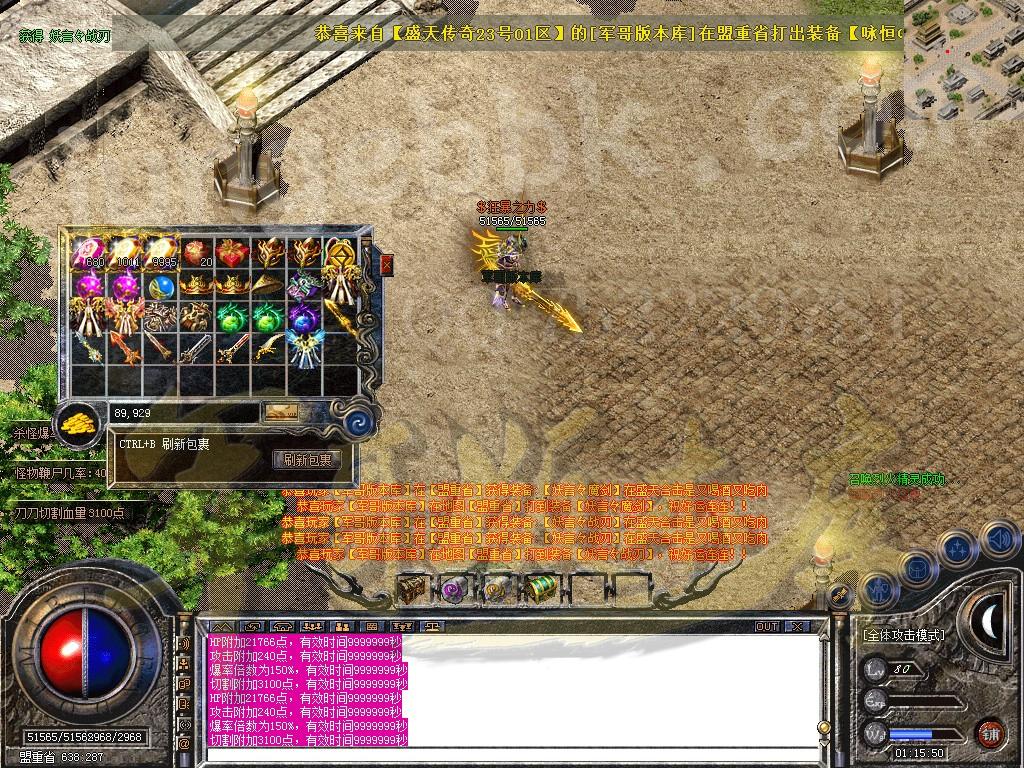
Task: Activate the blue swirl bag button
Action: (357, 423)
